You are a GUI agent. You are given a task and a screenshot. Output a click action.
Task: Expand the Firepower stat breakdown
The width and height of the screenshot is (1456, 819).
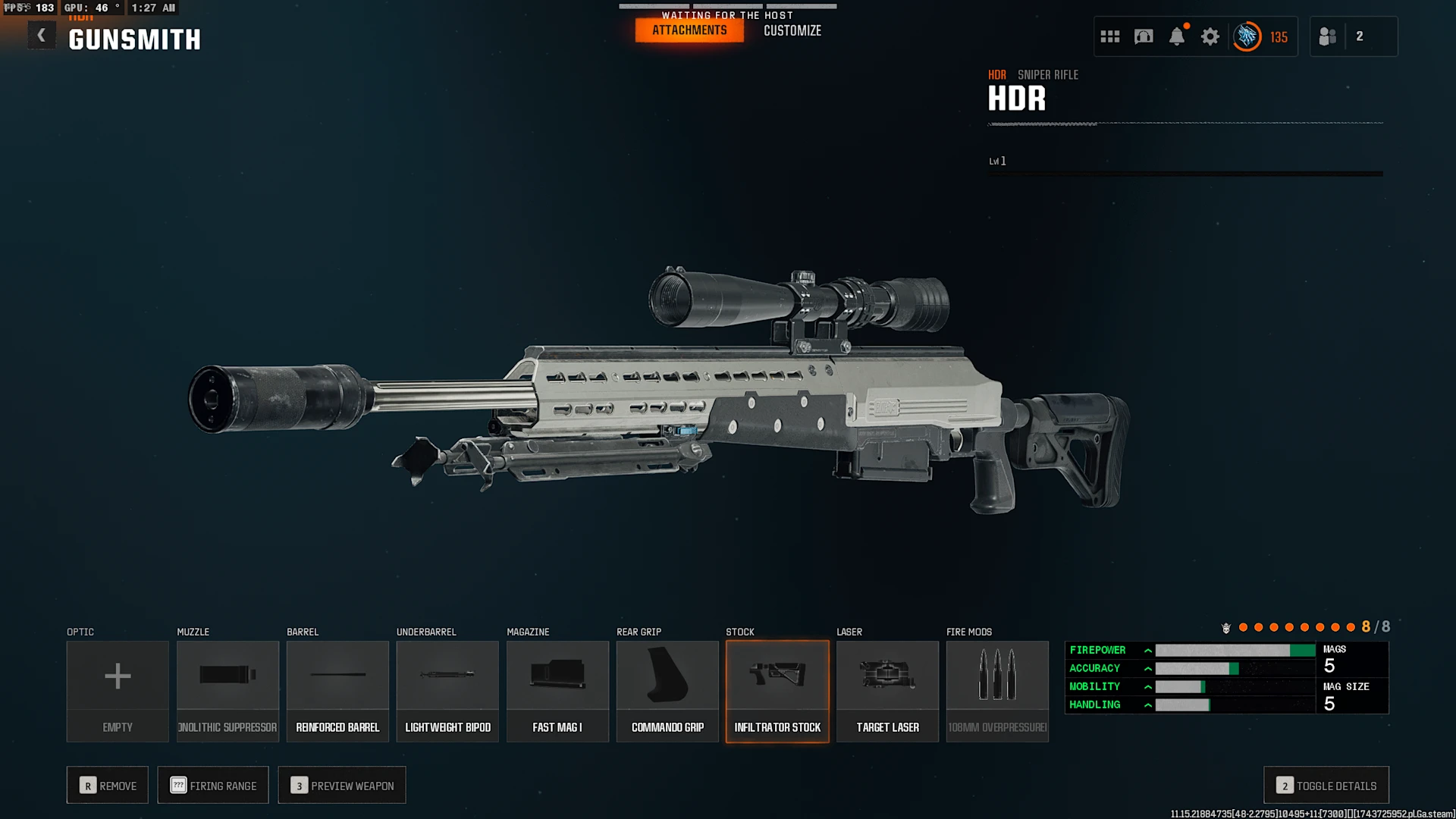[1149, 650]
